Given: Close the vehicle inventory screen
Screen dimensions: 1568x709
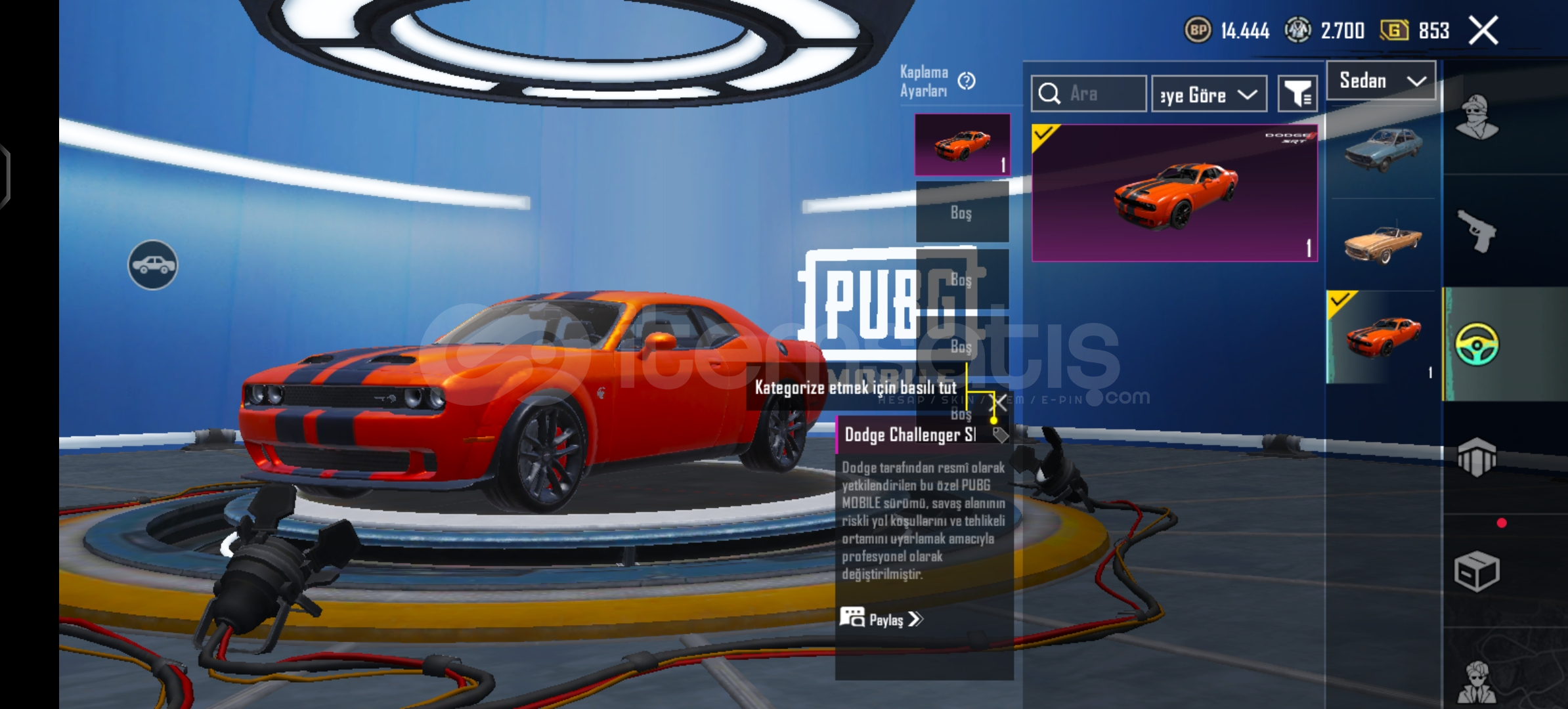Looking at the screenshot, I should [1483, 30].
